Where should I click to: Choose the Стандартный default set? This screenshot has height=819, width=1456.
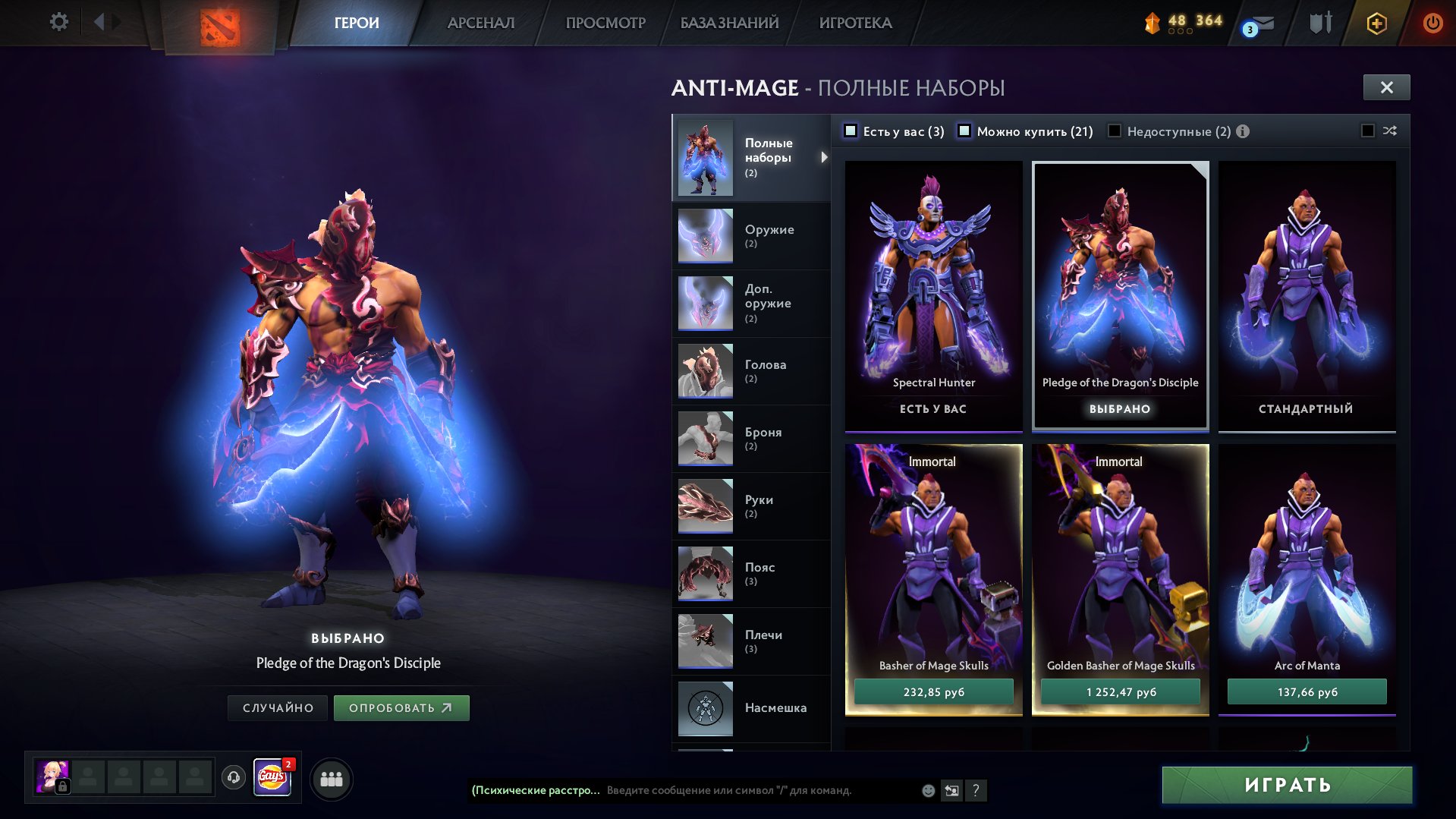pos(1306,288)
